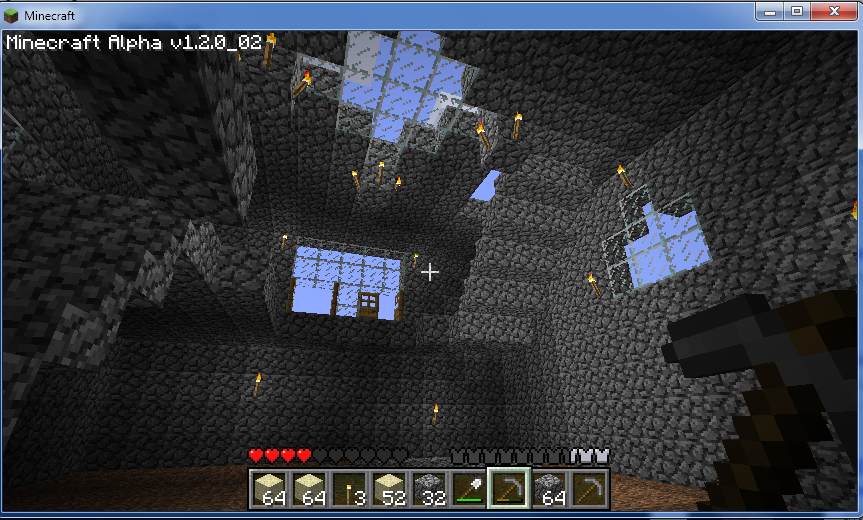The image size is (863, 520).
Task: Choose the cobblestone stack of 64
Action: click(548, 488)
